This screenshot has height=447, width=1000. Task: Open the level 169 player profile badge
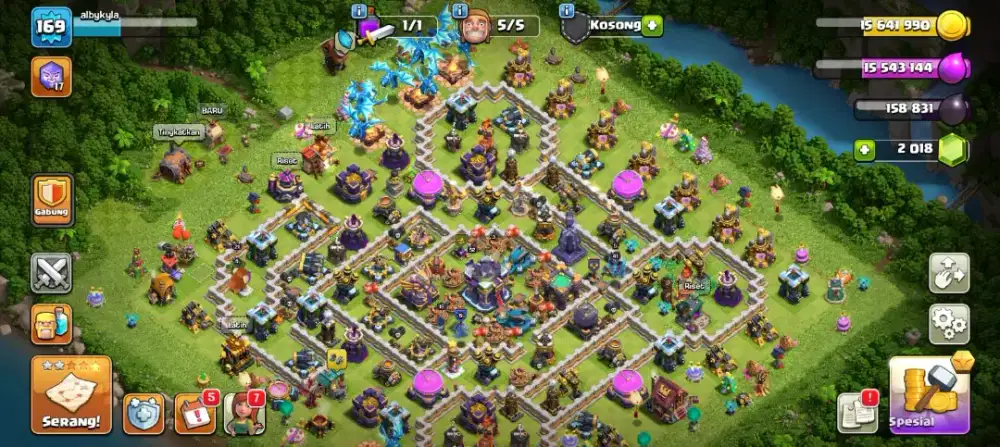click(51, 27)
